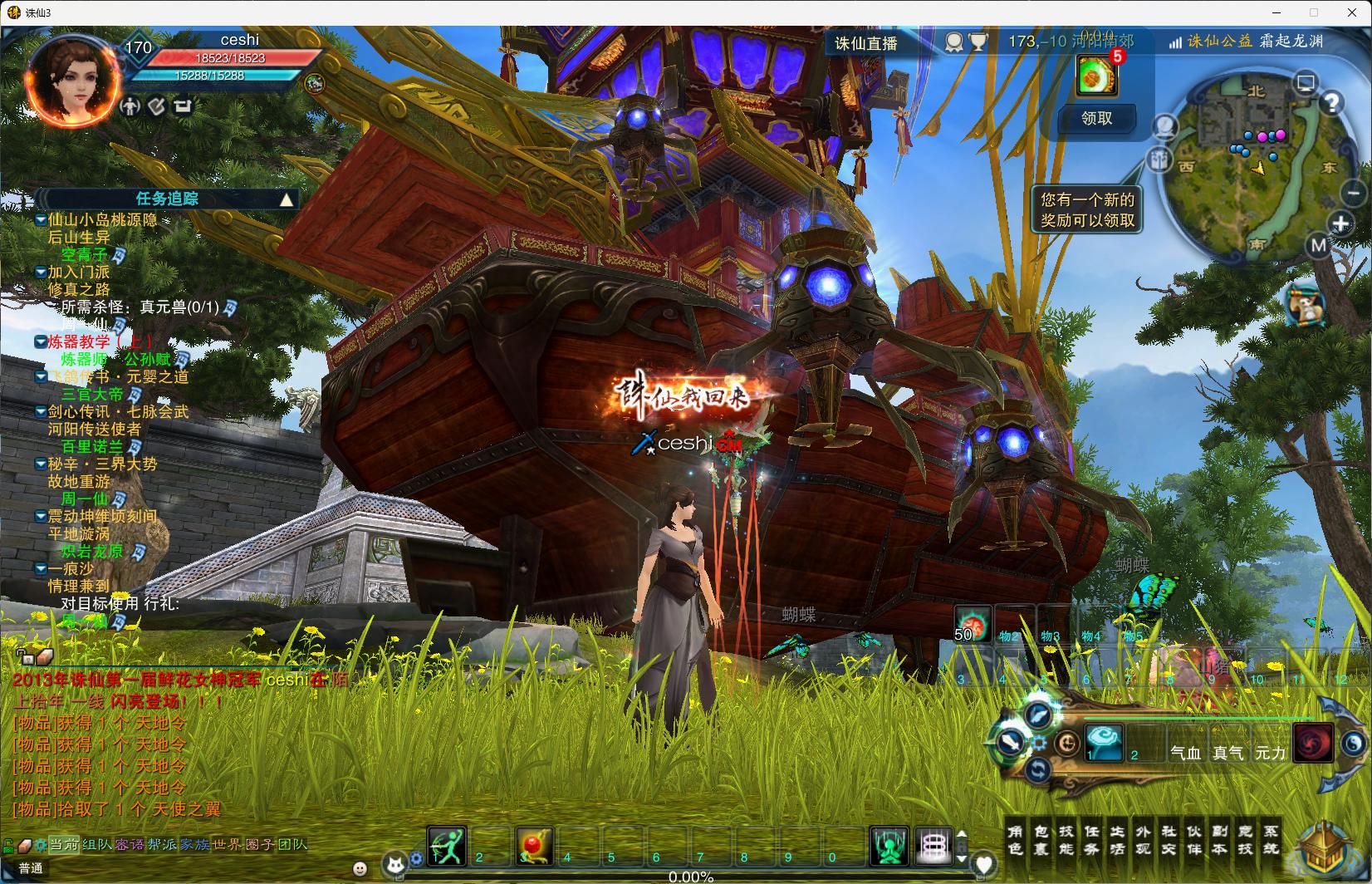The height and width of the screenshot is (884, 1372).
Task: Switch chat to the 组队 party channel
Action: pos(97,845)
